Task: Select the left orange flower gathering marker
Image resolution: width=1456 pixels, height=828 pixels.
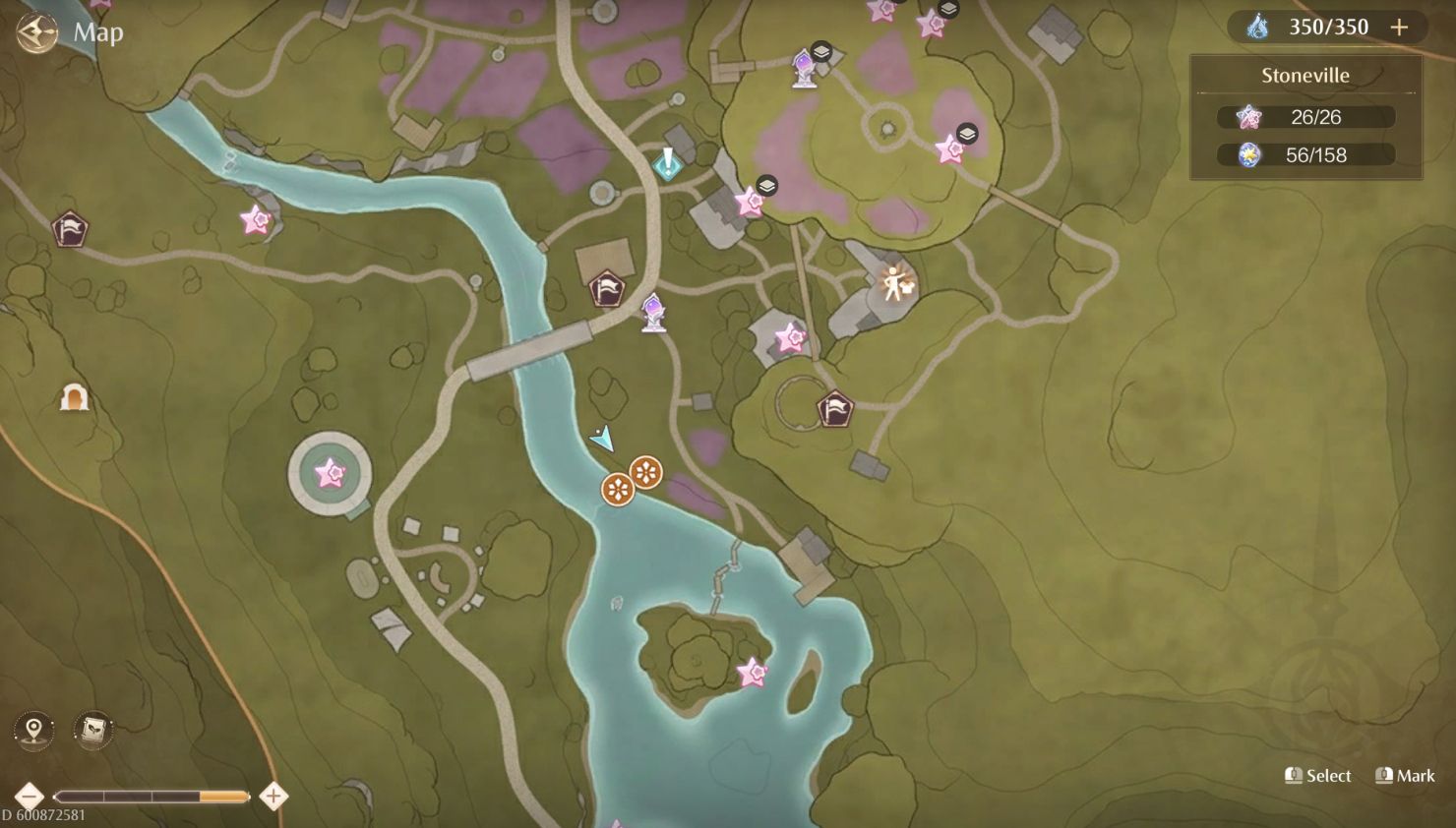Action: click(618, 488)
